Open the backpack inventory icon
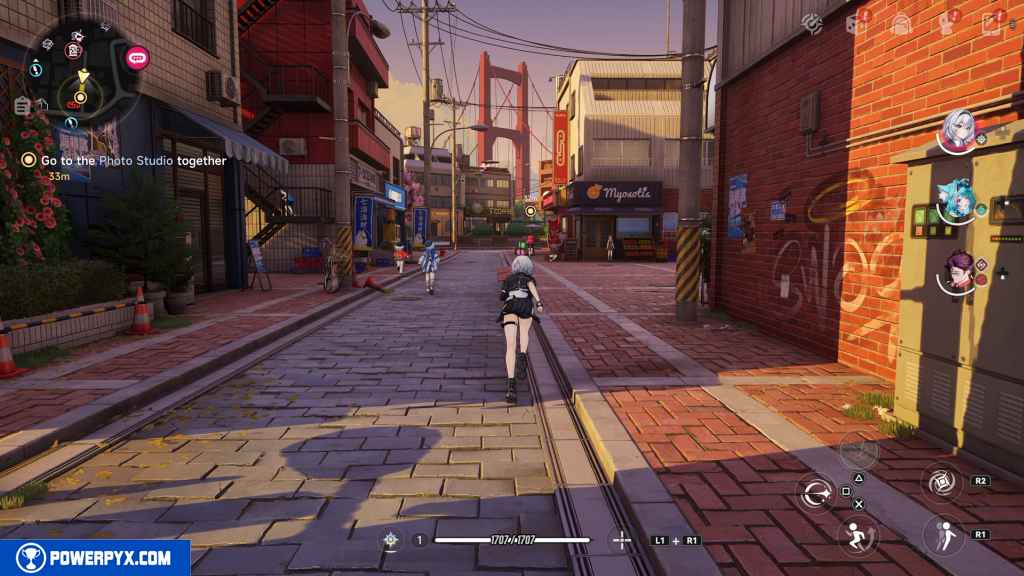This screenshot has height=576, width=1024. coord(901,23)
